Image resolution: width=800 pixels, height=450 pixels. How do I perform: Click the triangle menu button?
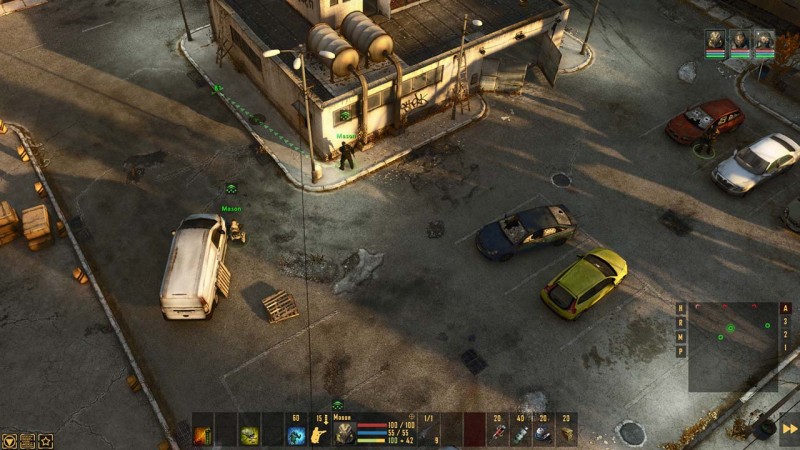click(x=9, y=440)
